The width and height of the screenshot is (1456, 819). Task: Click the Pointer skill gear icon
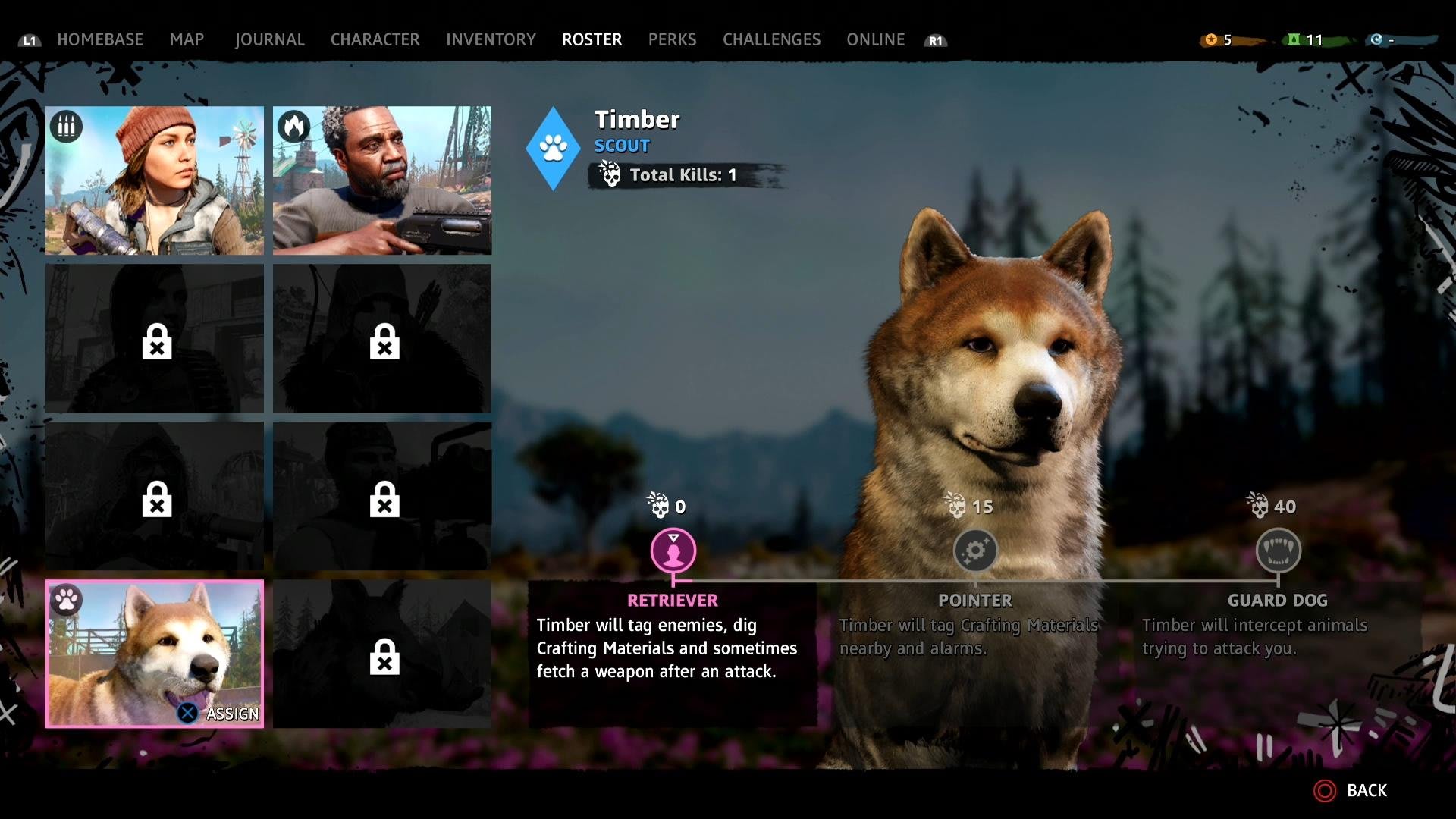coord(975,551)
